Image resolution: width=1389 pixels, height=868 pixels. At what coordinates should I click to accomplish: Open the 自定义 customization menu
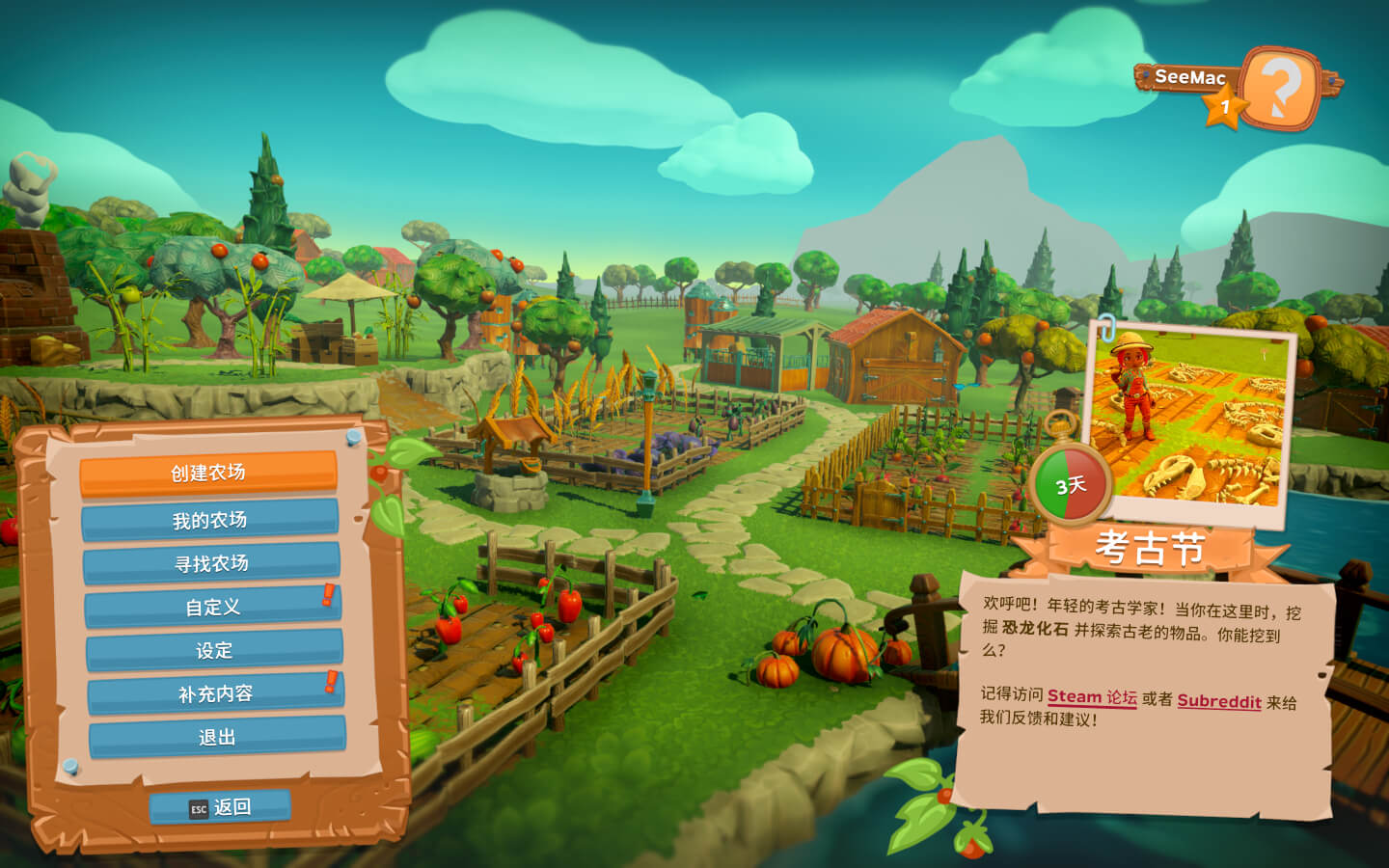pos(212,608)
